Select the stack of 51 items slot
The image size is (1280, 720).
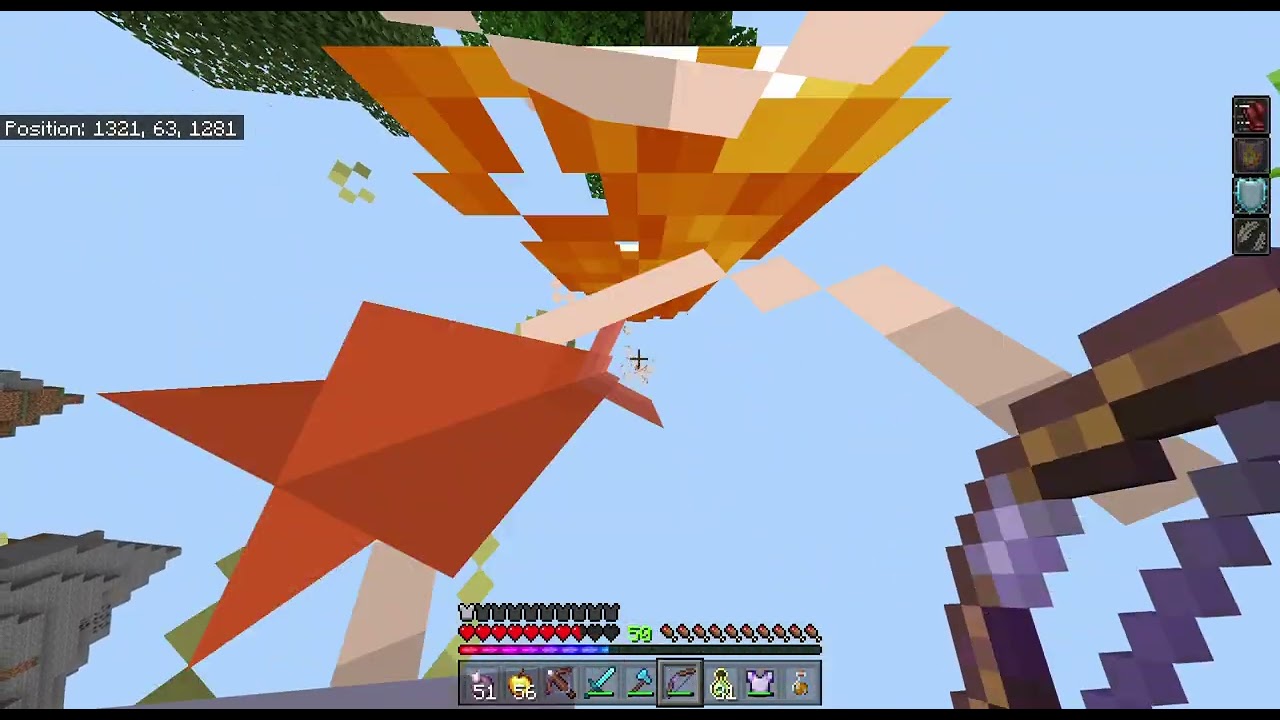point(481,684)
